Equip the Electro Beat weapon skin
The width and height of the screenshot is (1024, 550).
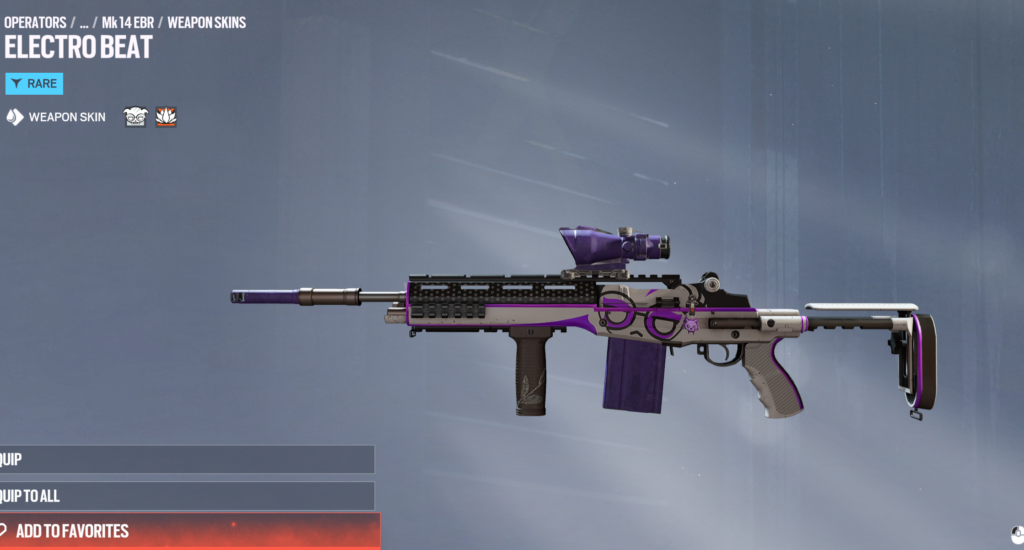[187, 460]
